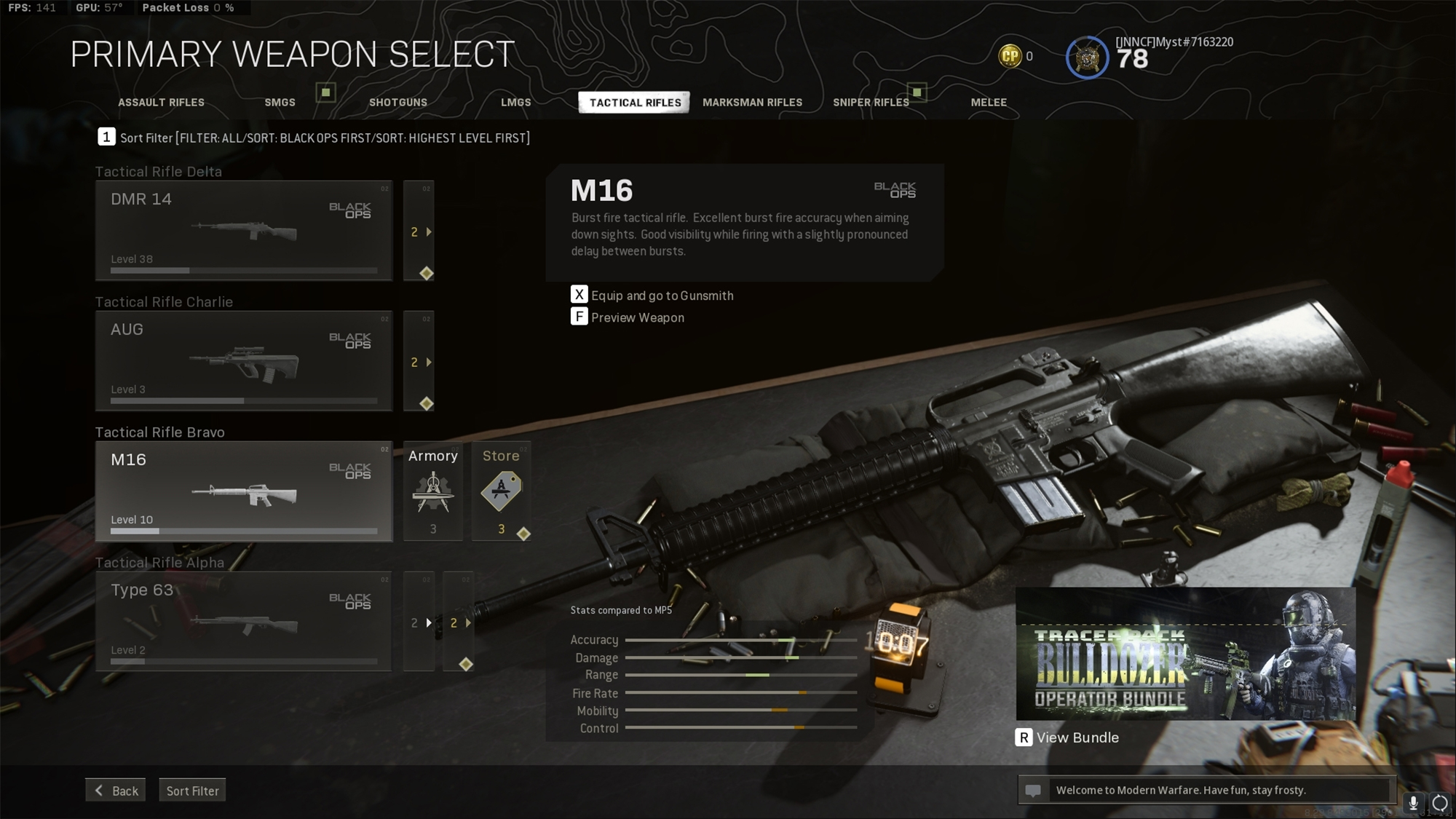
Task: Open the Armory for the M16
Action: pyautogui.click(x=432, y=491)
